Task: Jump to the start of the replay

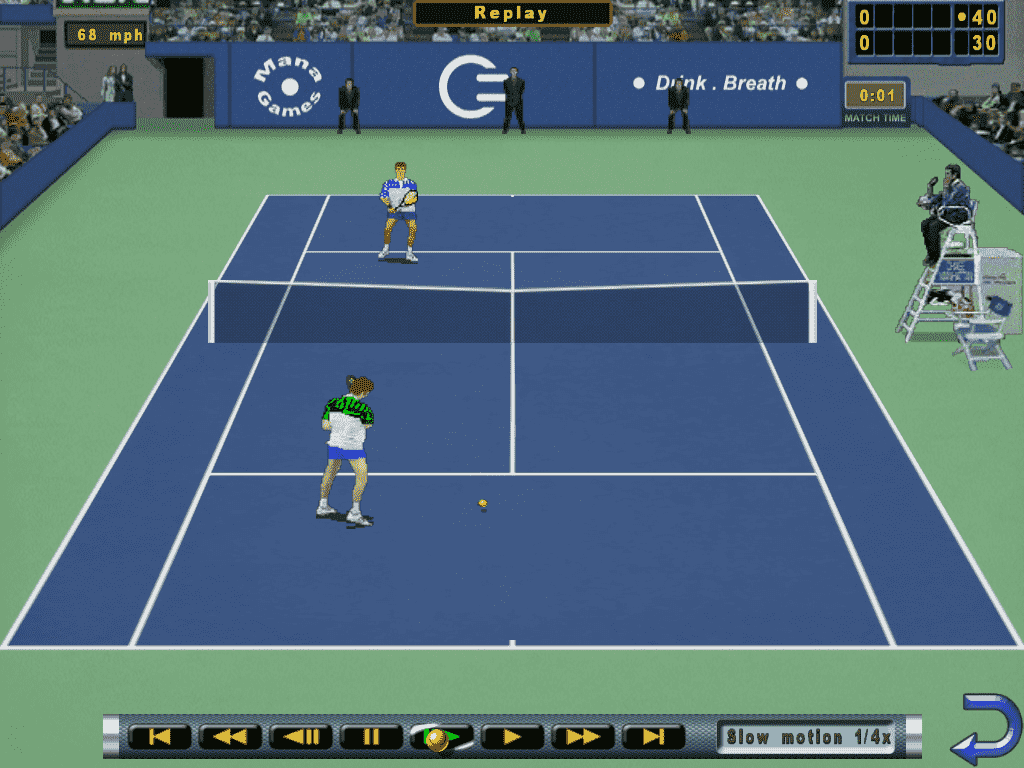Action: pyautogui.click(x=159, y=738)
